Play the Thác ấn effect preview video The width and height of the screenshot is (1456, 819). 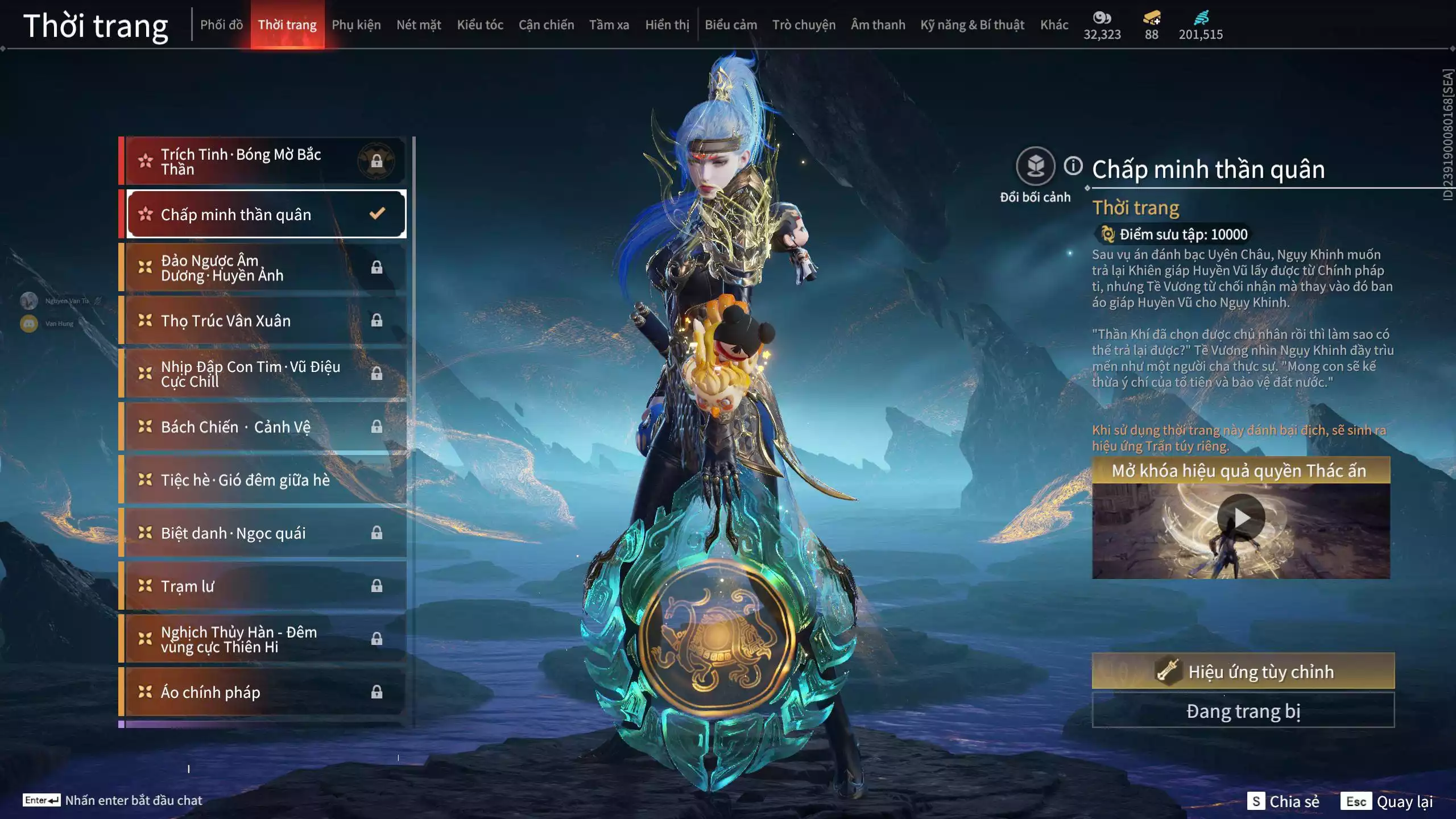click(1240, 518)
